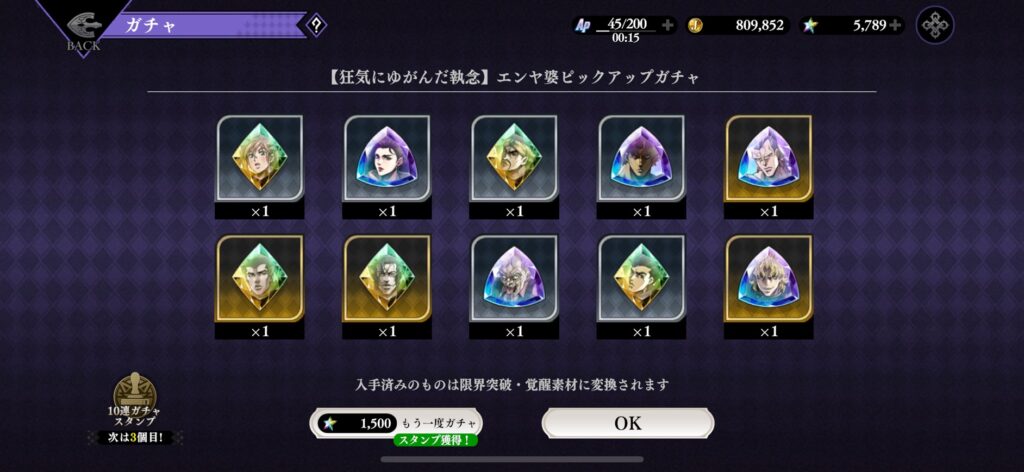Open the ornate menu icon at top right
Screen dimensions: 1024x472
[935, 25]
